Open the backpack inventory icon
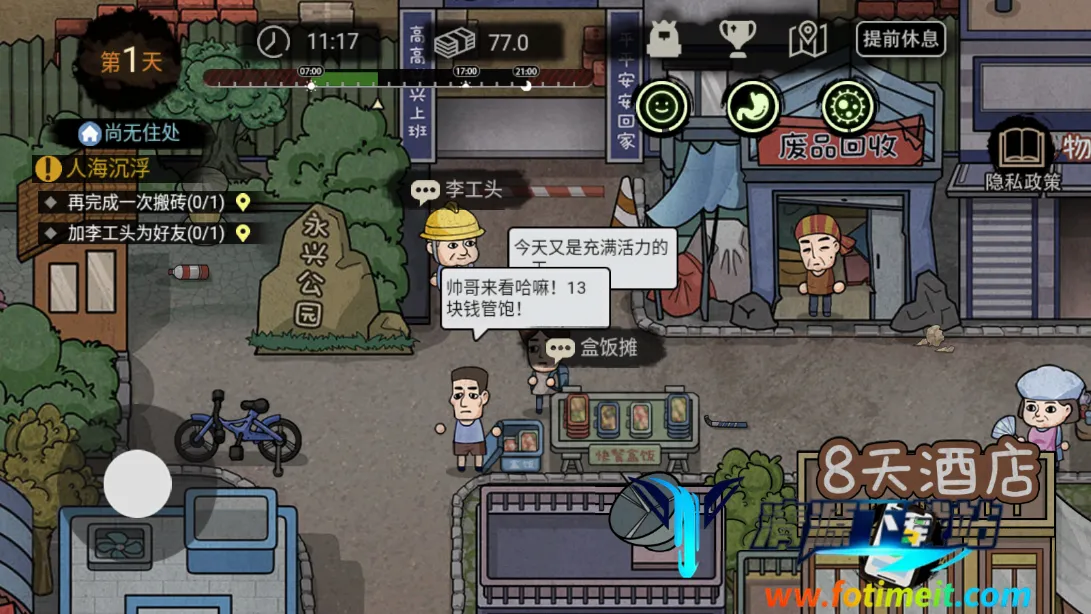Viewport: 1091px width, 614px height. [x=664, y=39]
